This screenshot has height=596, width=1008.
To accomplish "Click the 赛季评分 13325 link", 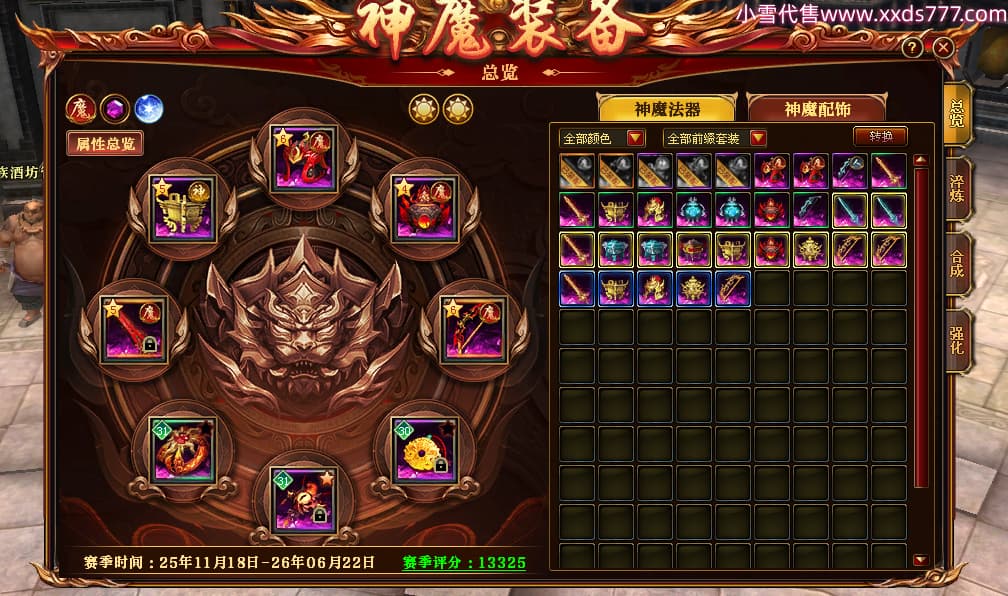I will pos(464,563).
